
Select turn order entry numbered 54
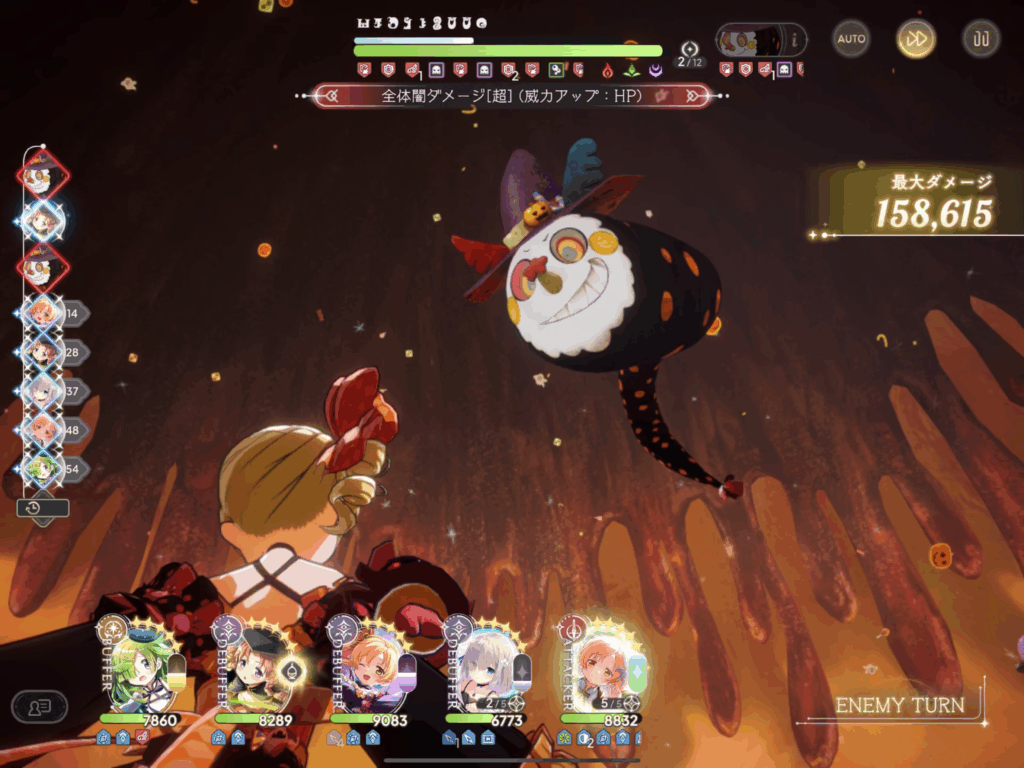44,468
